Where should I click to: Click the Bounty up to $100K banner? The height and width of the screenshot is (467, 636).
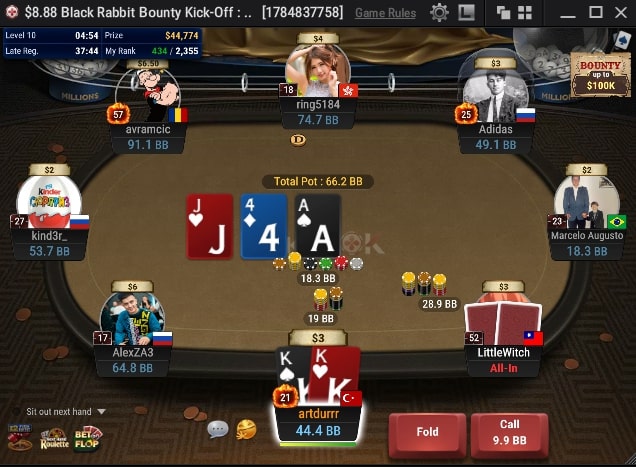(600, 74)
